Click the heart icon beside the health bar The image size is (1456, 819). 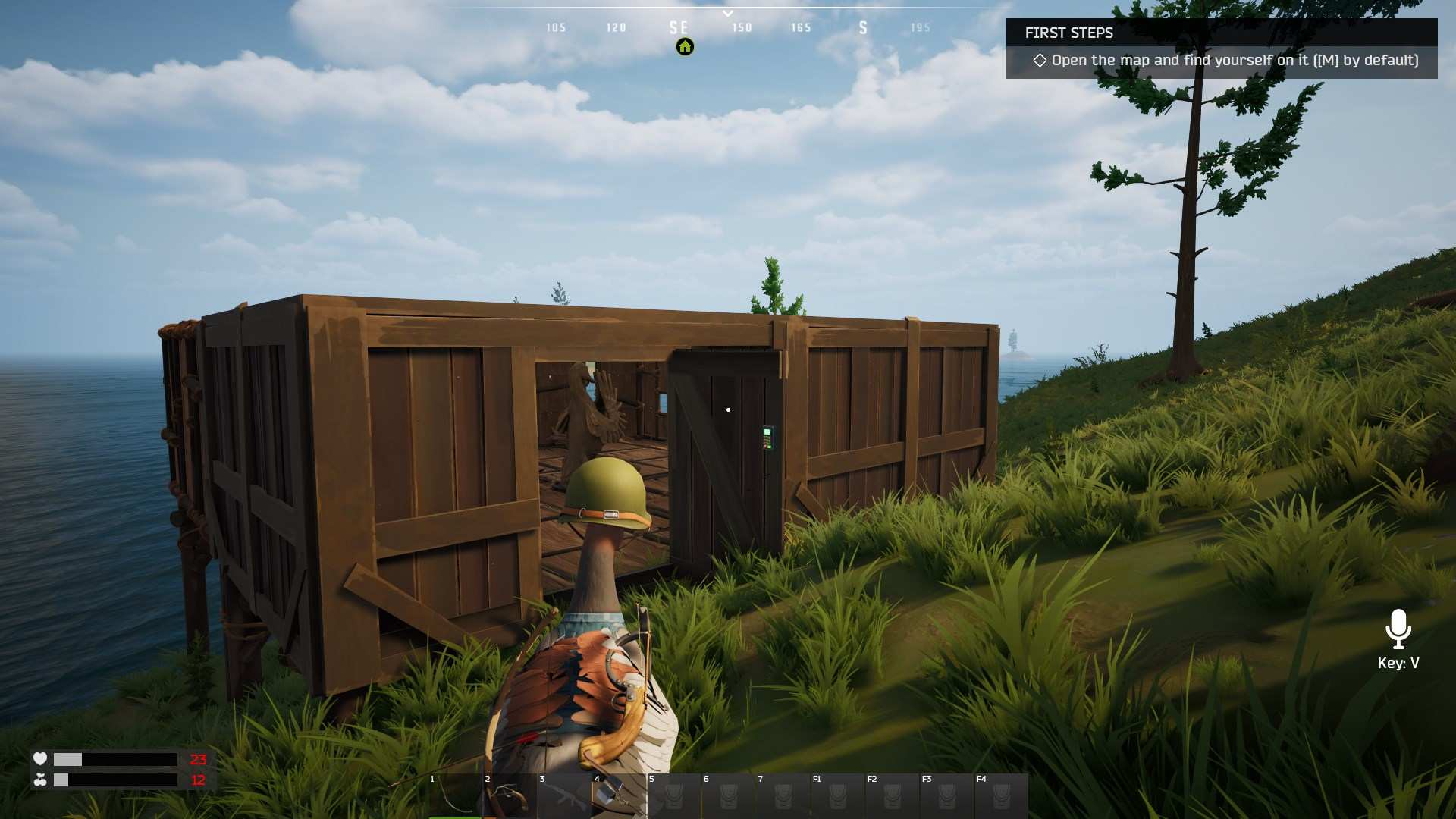[x=40, y=758]
